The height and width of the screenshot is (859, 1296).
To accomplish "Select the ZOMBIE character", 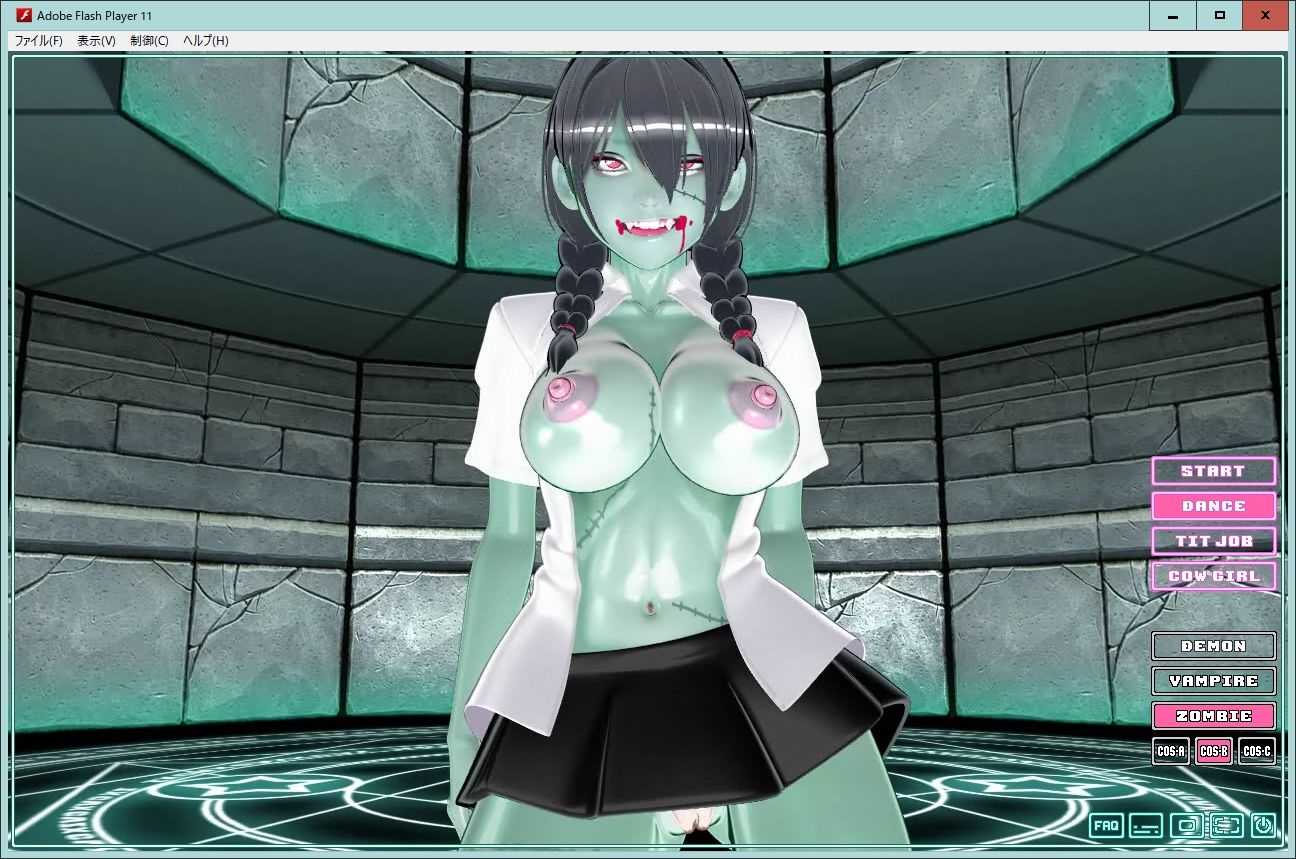I will click(1213, 716).
